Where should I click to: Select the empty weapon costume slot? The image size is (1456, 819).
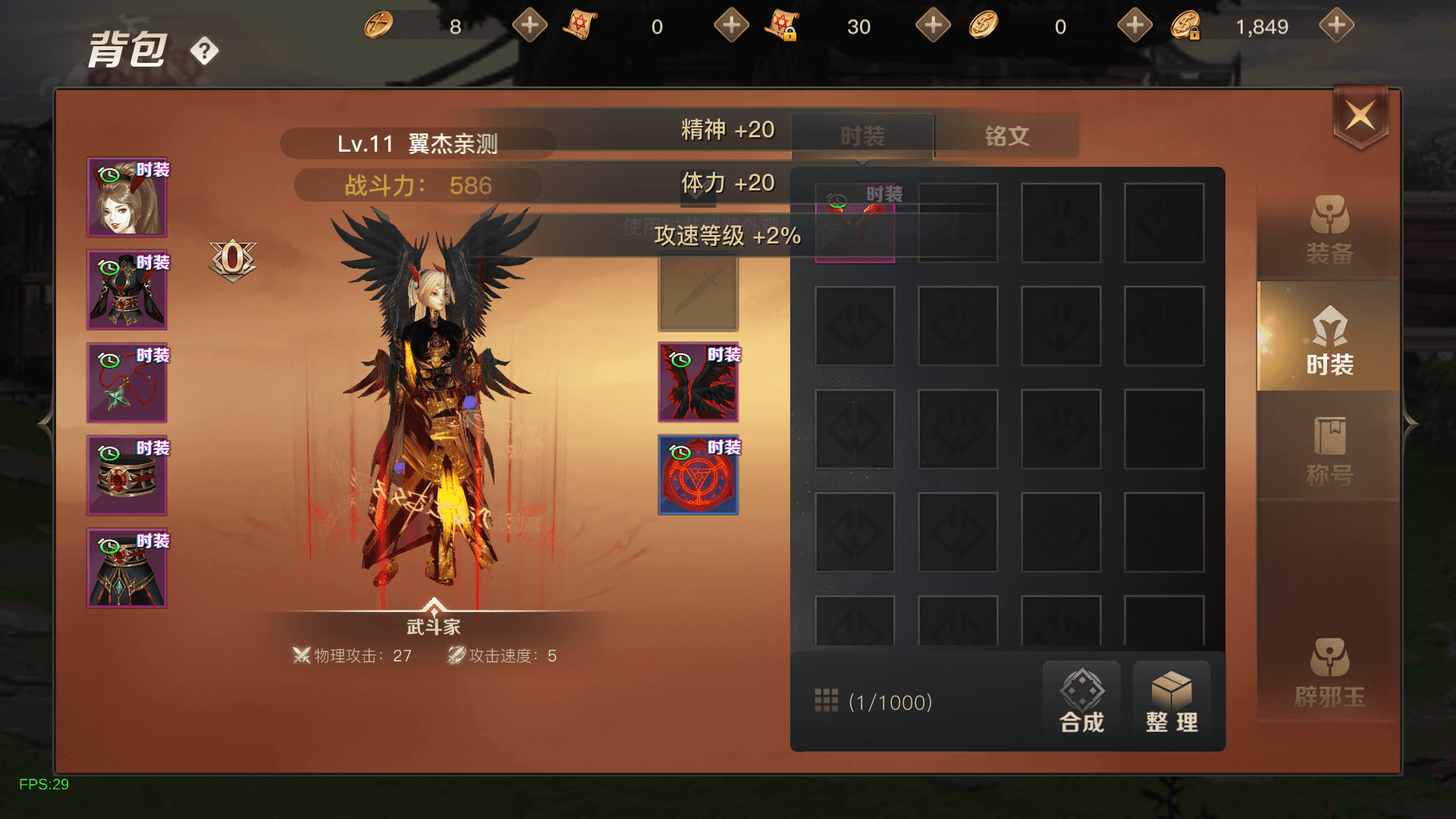(x=698, y=293)
